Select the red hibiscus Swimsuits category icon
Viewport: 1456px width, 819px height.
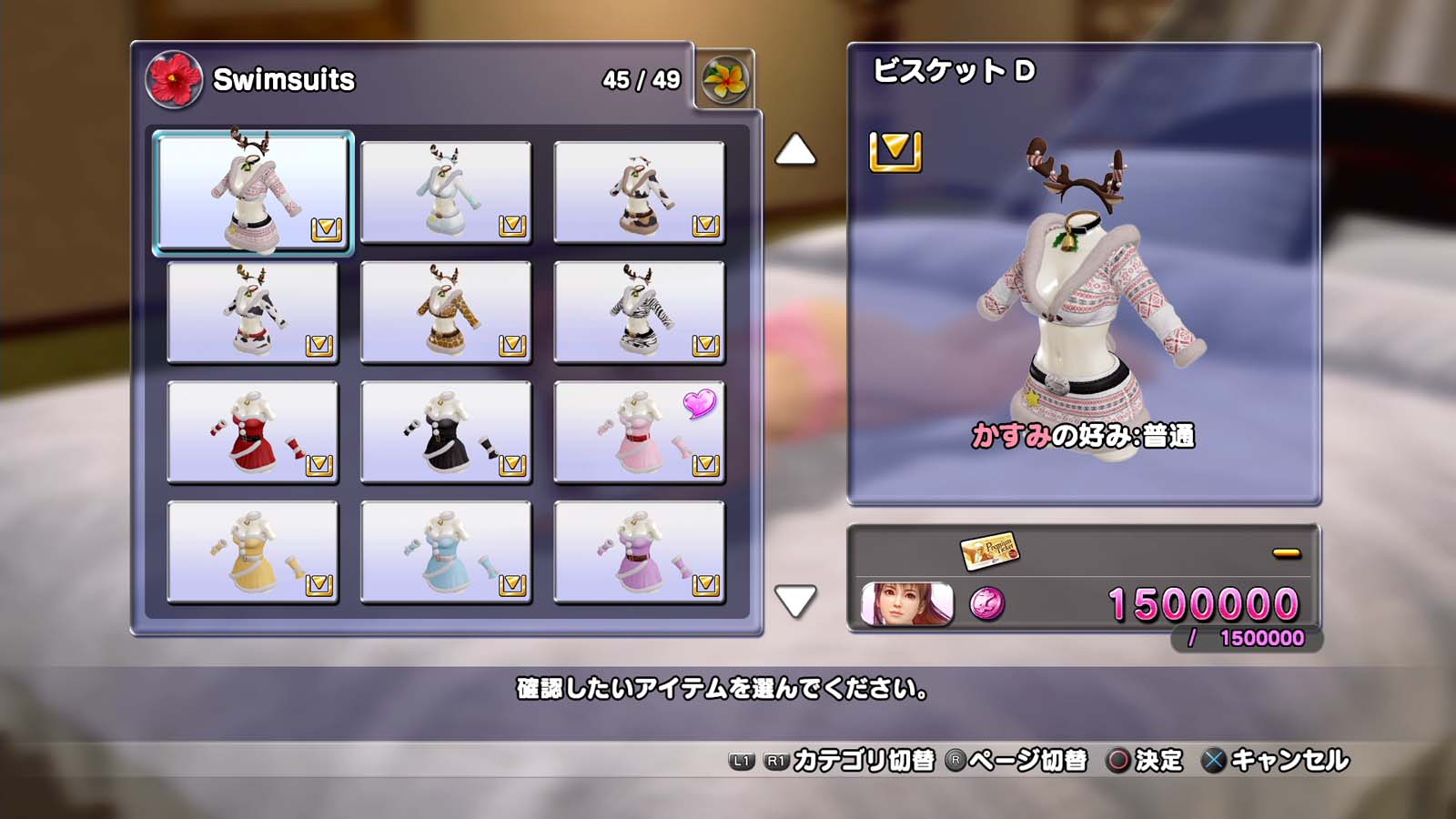pos(174,79)
